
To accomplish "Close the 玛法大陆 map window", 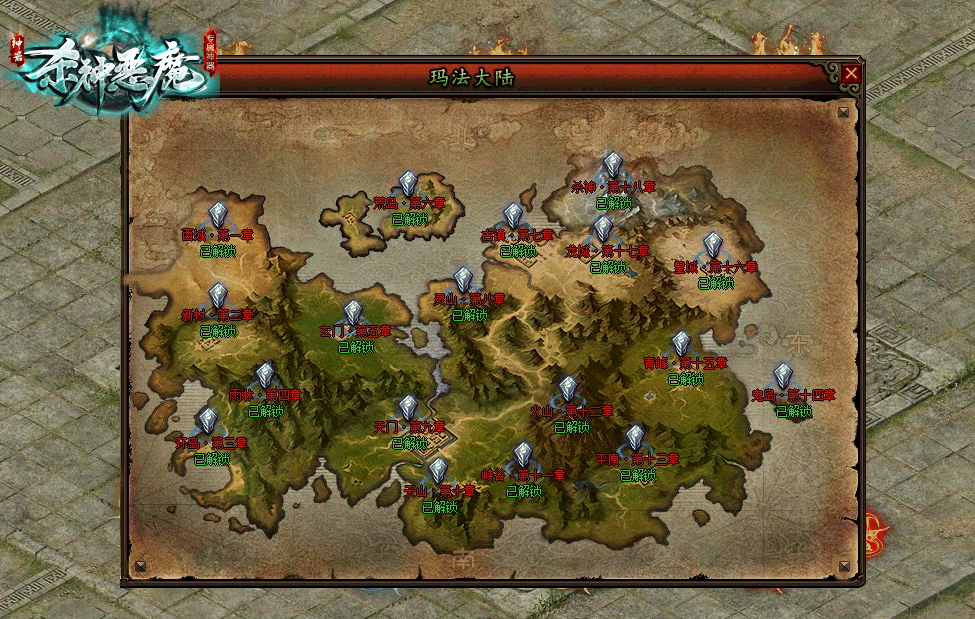I will pos(851,73).
